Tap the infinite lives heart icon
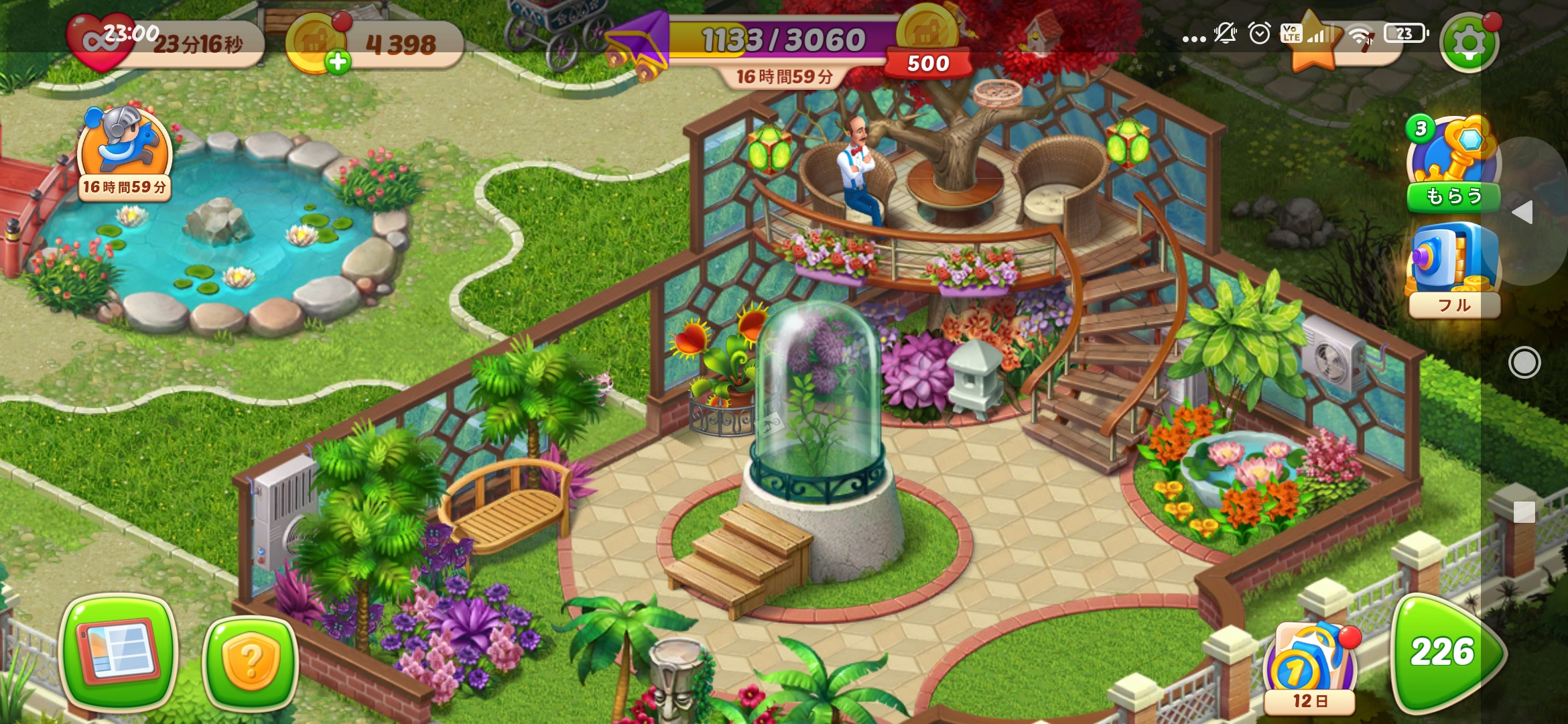The image size is (1568, 724). (101, 42)
